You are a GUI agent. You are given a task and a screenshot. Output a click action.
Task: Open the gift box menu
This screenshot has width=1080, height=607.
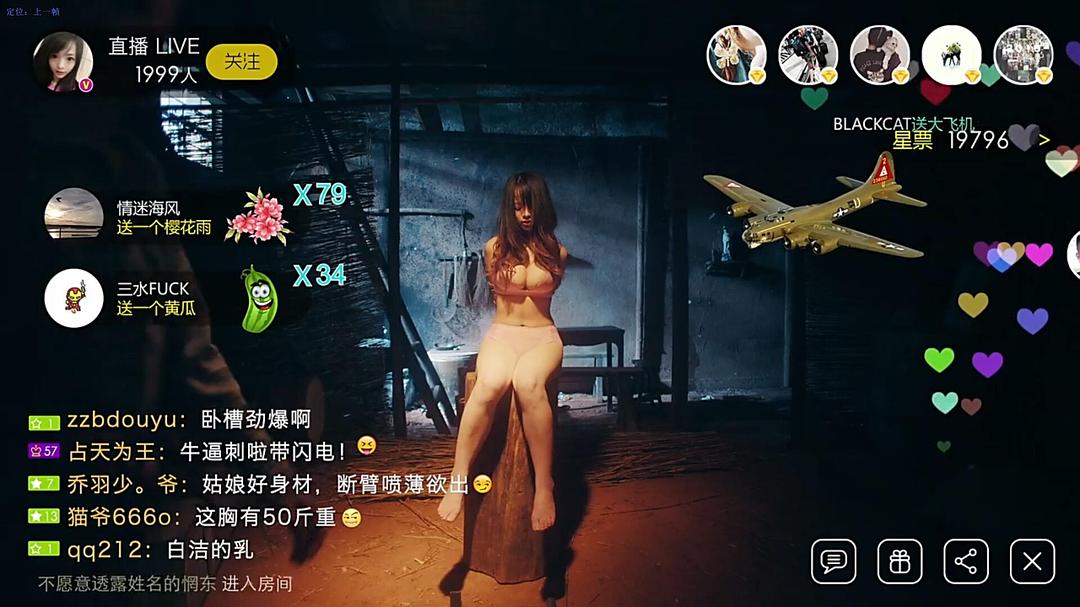pyautogui.click(x=899, y=561)
